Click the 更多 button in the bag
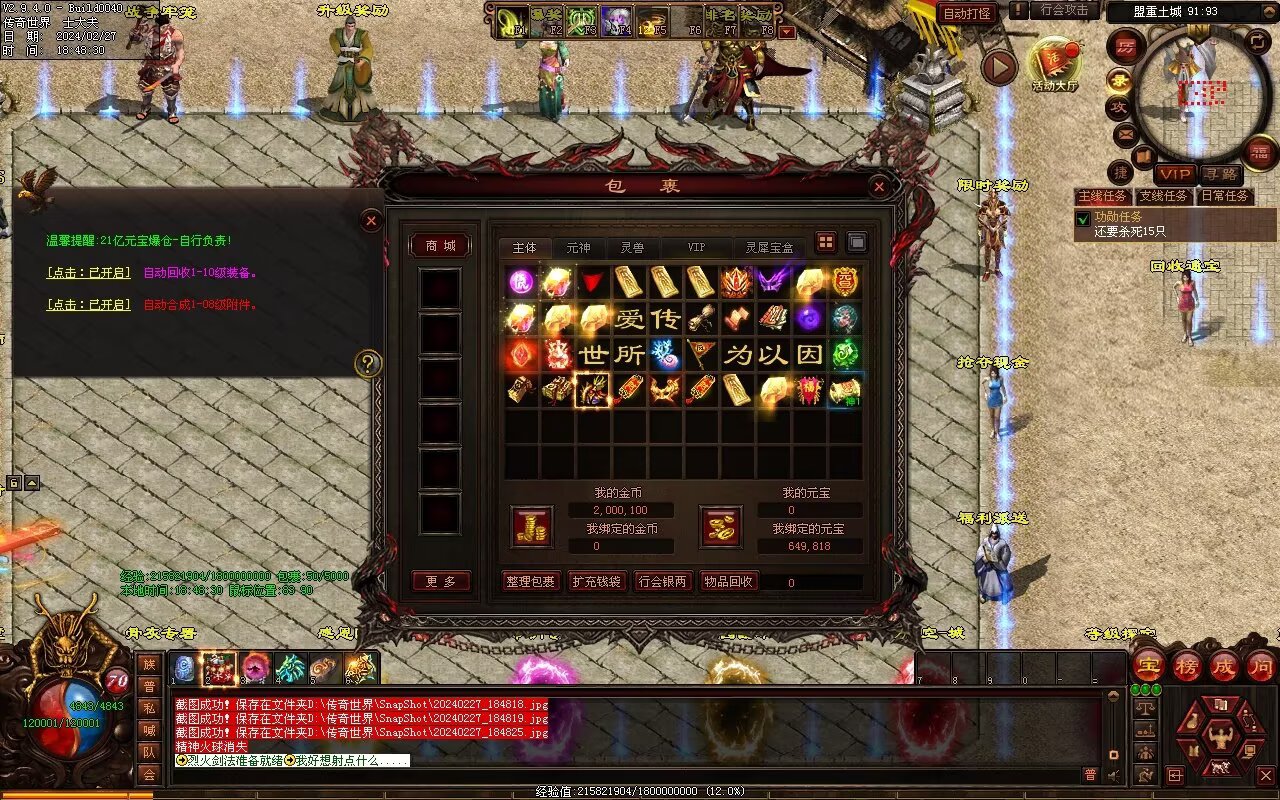 tap(440, 581)
